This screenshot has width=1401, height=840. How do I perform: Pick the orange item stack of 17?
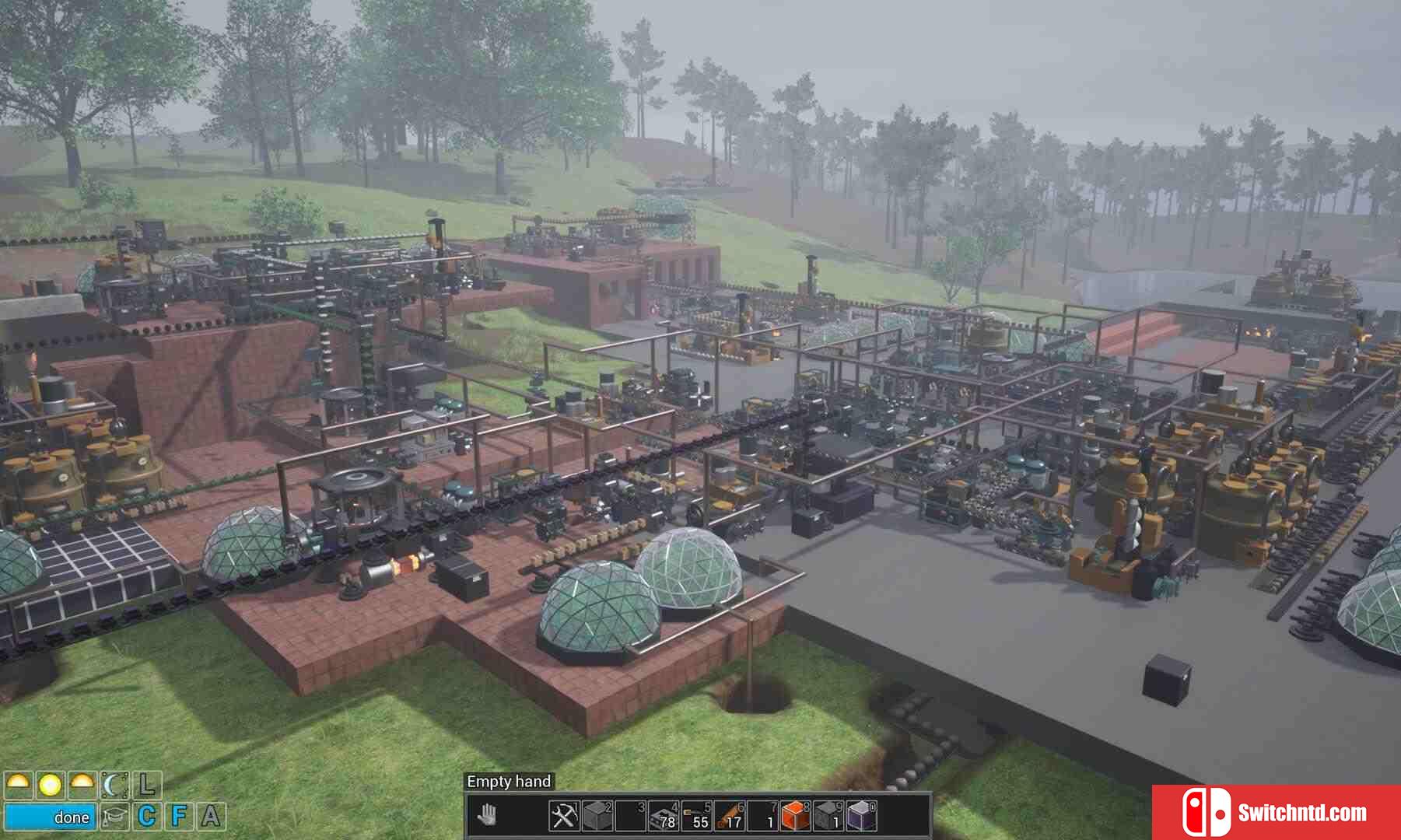tap(729, 816)
